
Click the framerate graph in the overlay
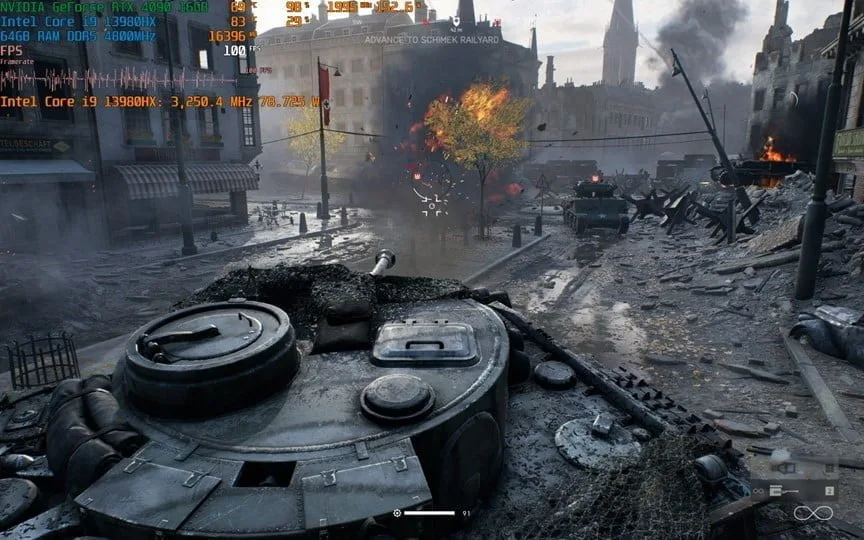coord(120,80)
